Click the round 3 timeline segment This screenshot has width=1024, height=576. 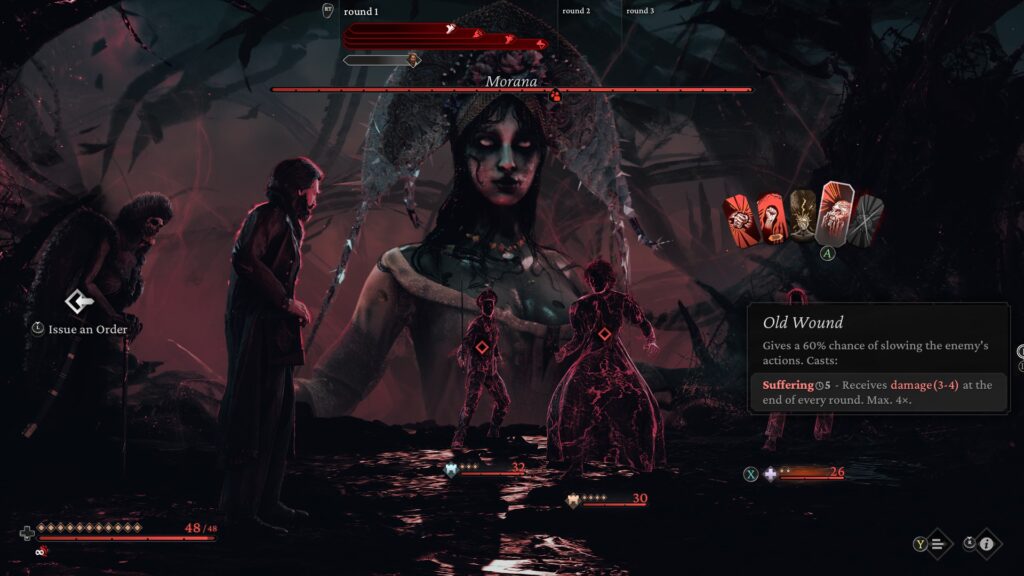pos(640,11)
